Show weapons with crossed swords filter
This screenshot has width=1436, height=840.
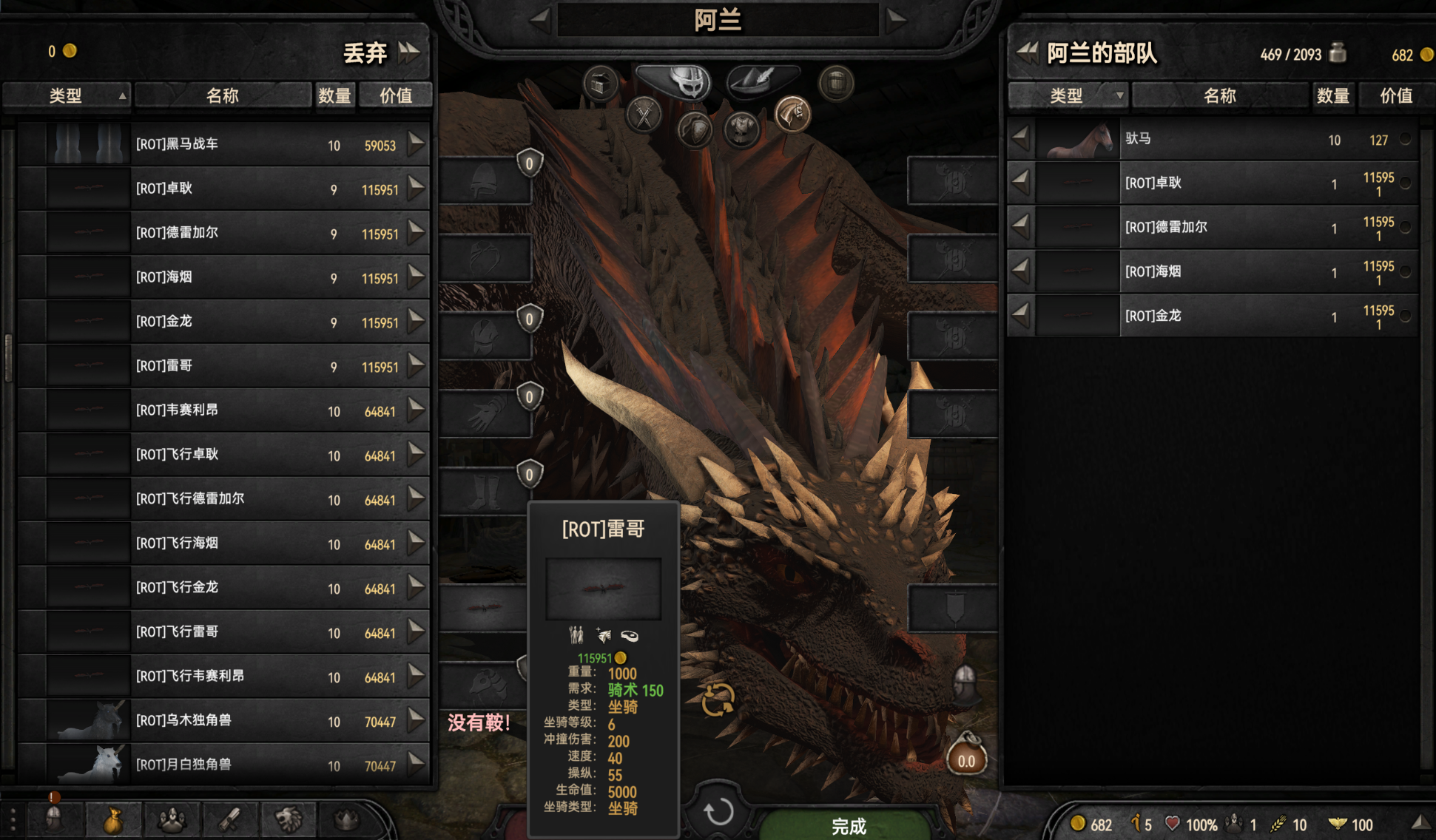[x=644, y=115]
